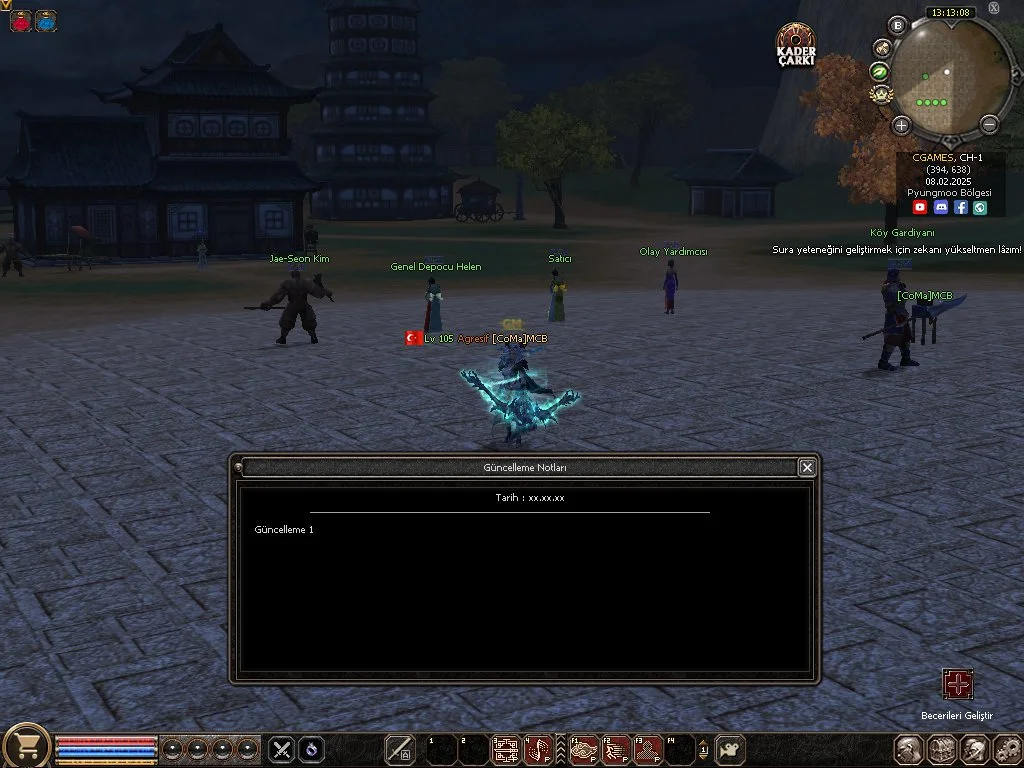
Task: Open the Kader Çarkı wheel
Action: tap(796, 45)
